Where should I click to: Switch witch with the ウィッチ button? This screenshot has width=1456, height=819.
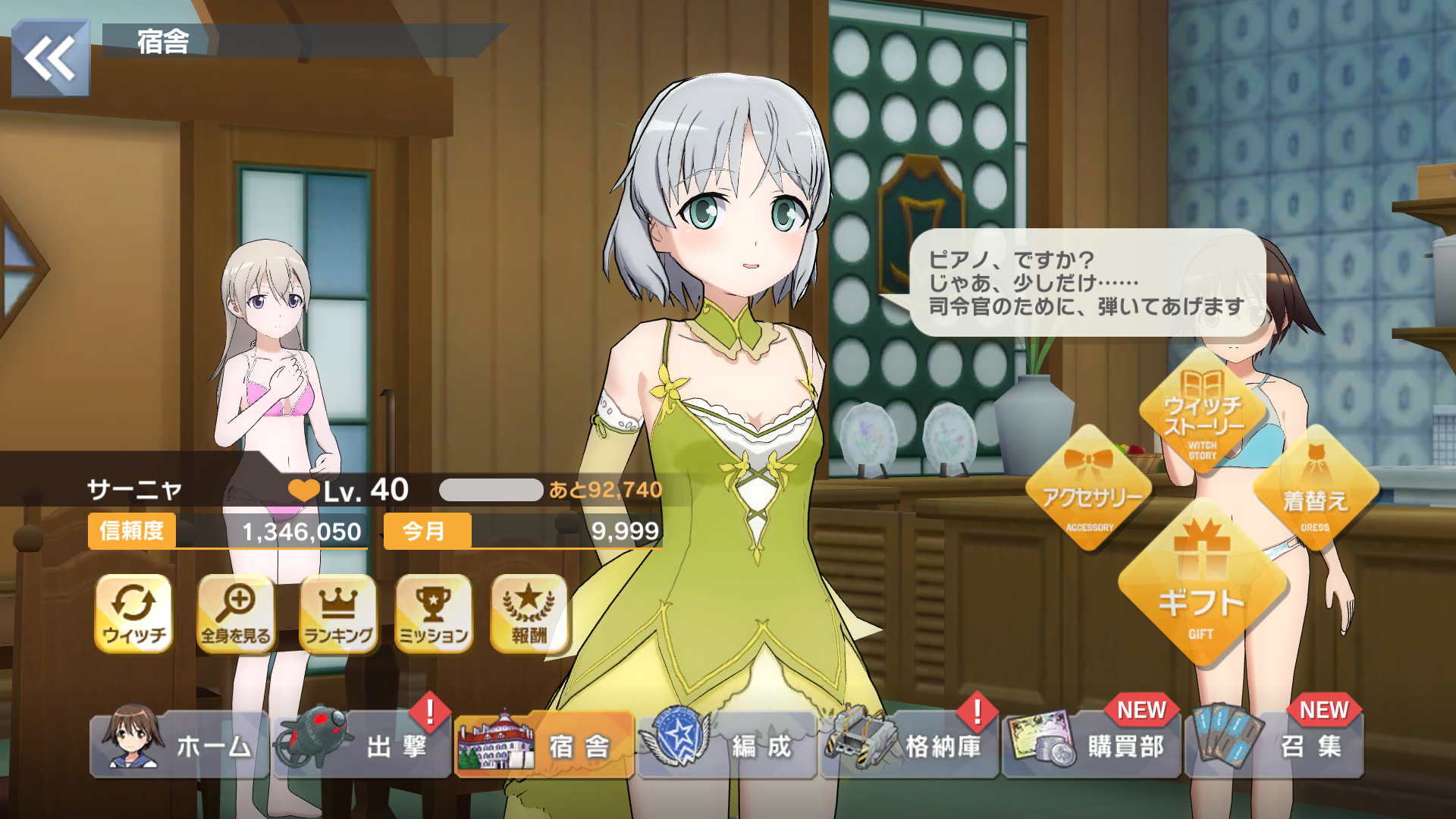point(133,613)
